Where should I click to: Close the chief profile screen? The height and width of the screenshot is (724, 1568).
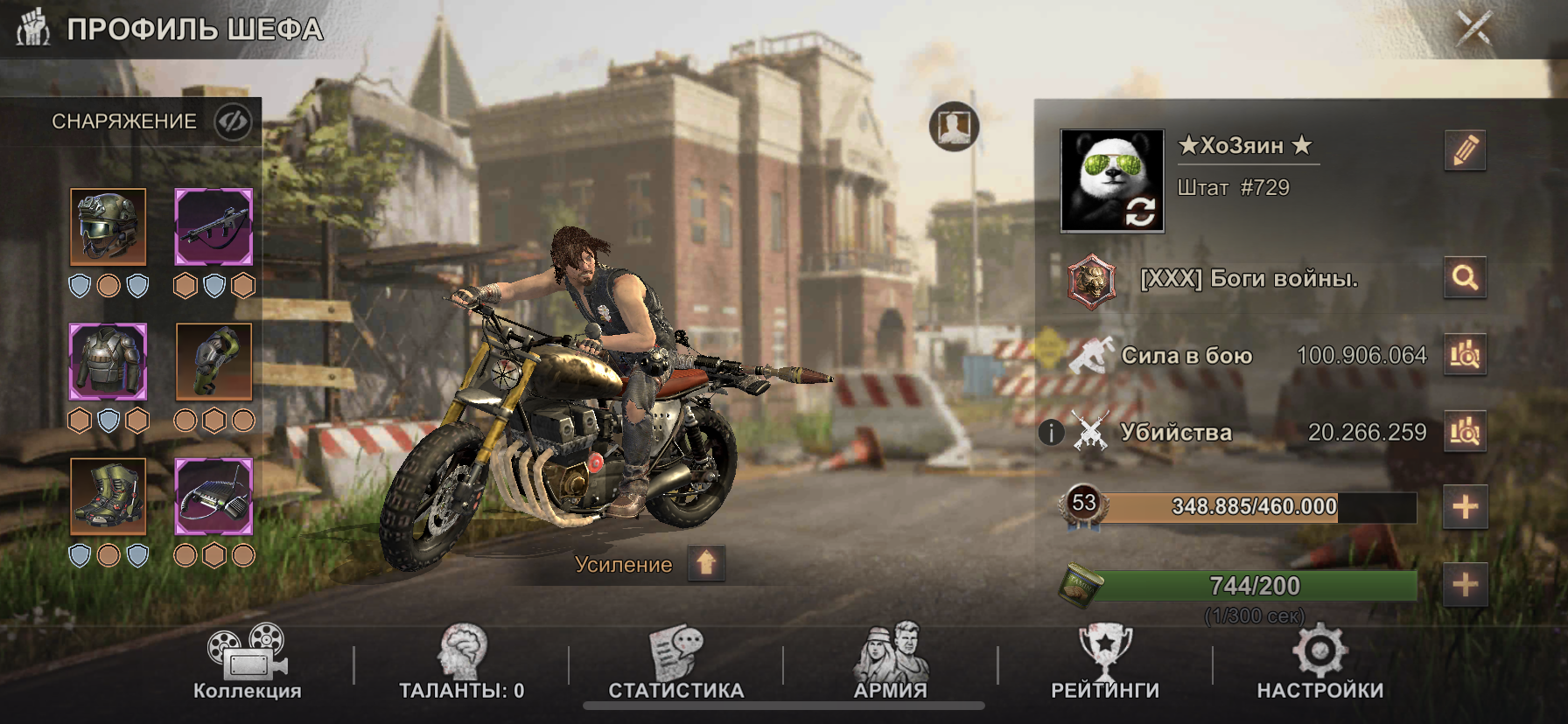[x=1473, y=29]
